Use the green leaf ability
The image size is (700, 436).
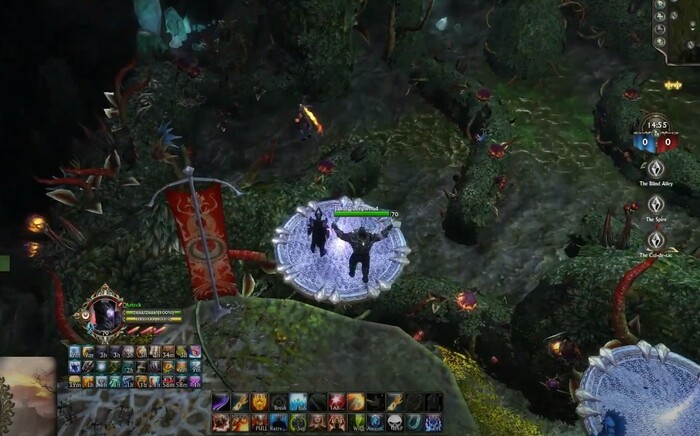354,423
